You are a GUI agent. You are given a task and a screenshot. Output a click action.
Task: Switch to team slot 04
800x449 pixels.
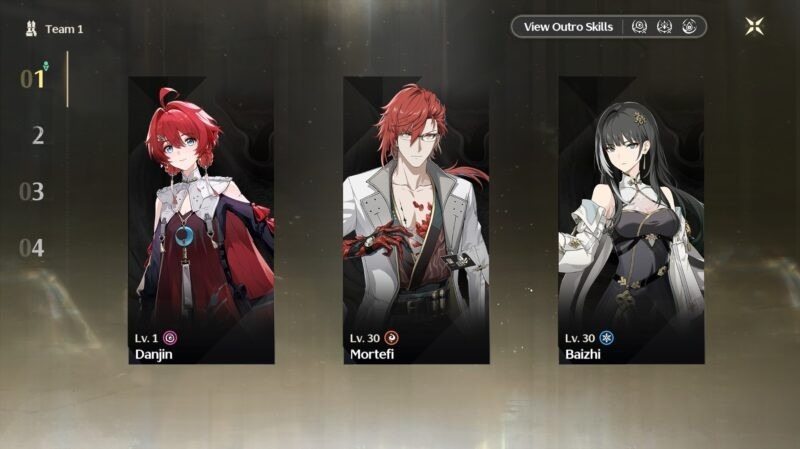click(33, 247)
